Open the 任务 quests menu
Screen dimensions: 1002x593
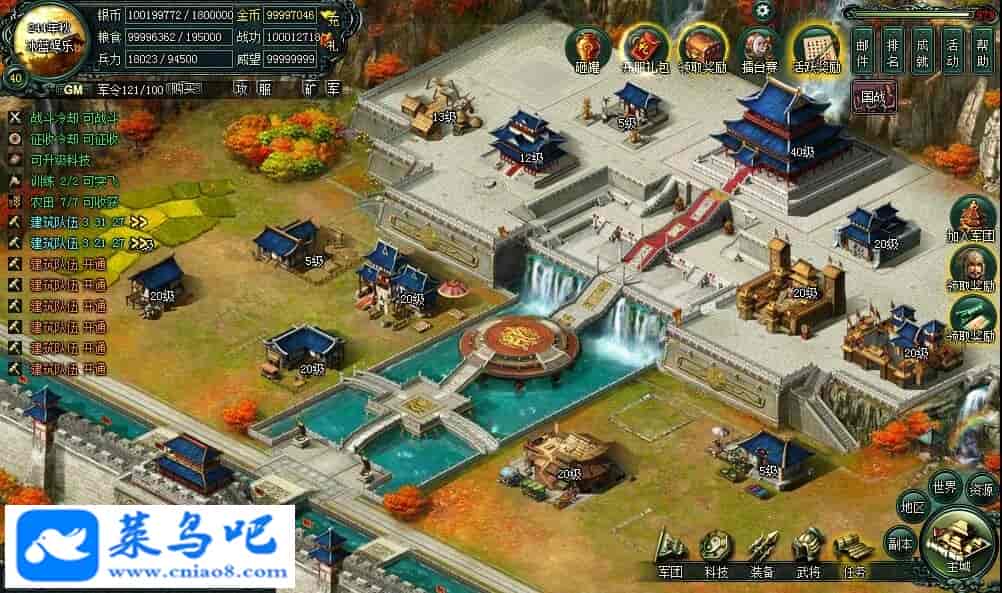(x=854, y=553)
